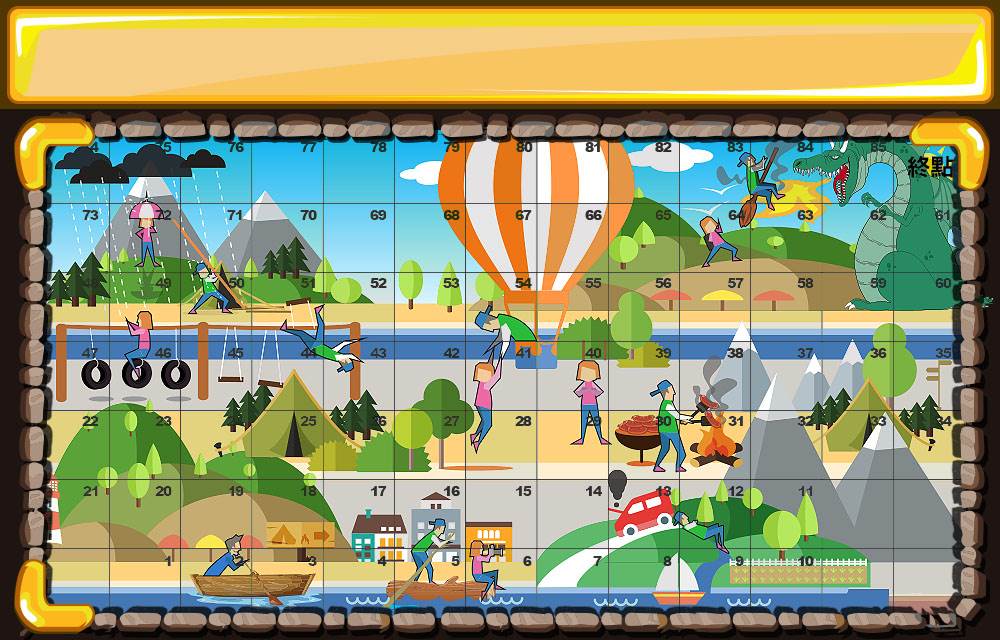The height and width of the screenshot is (640, 1000).
Task: Choose board tile number 28
Action: click(x=523, y=422)
